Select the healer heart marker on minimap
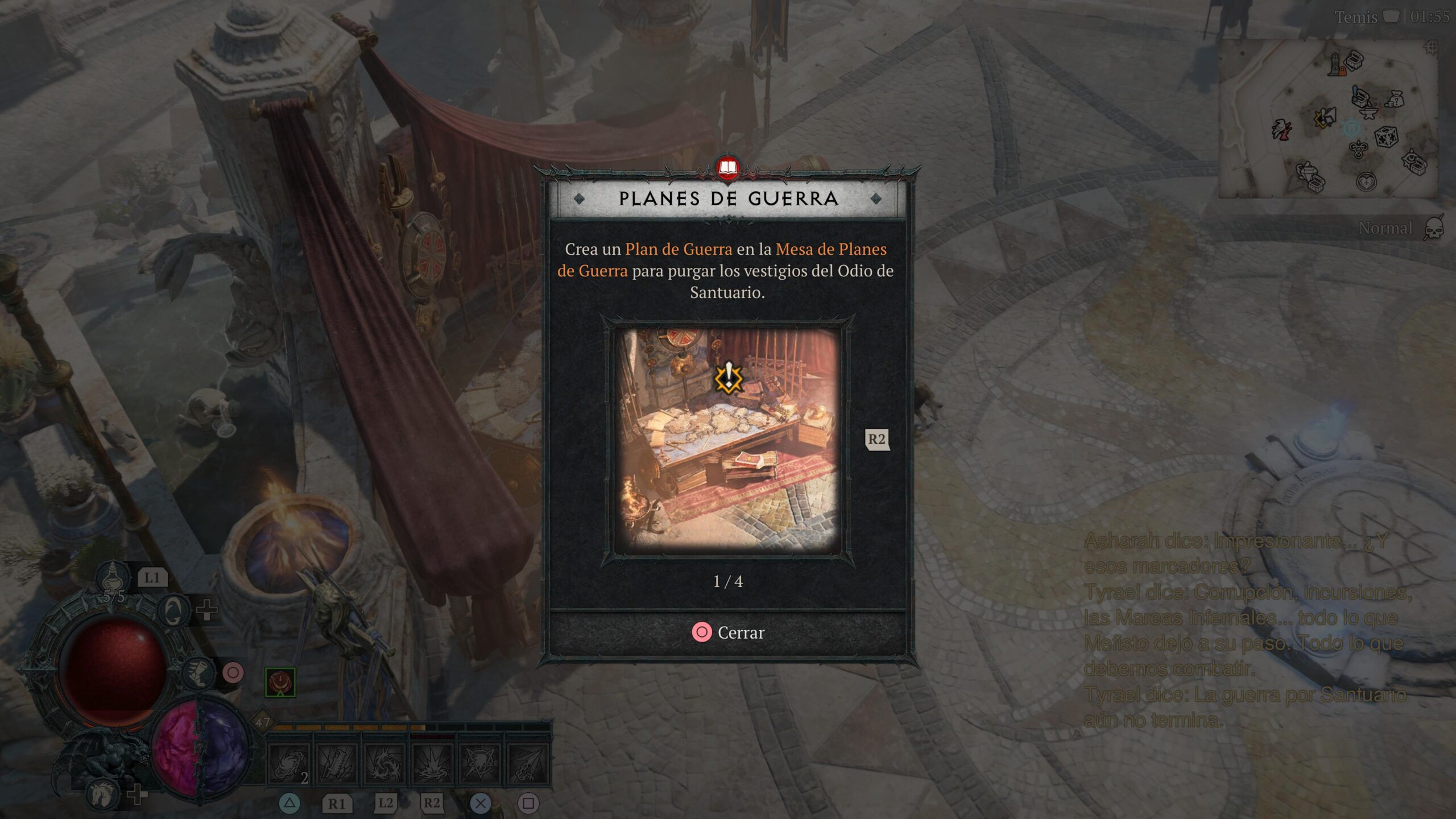 [x=1366, y=182]
